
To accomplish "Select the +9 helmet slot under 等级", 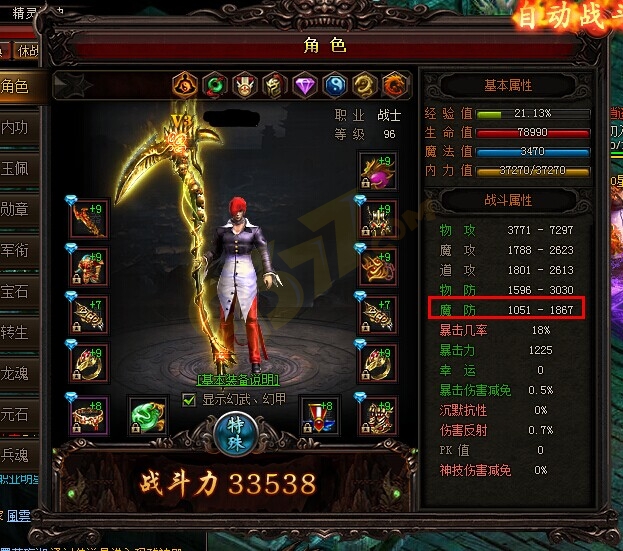I will [x=378, y=170].
